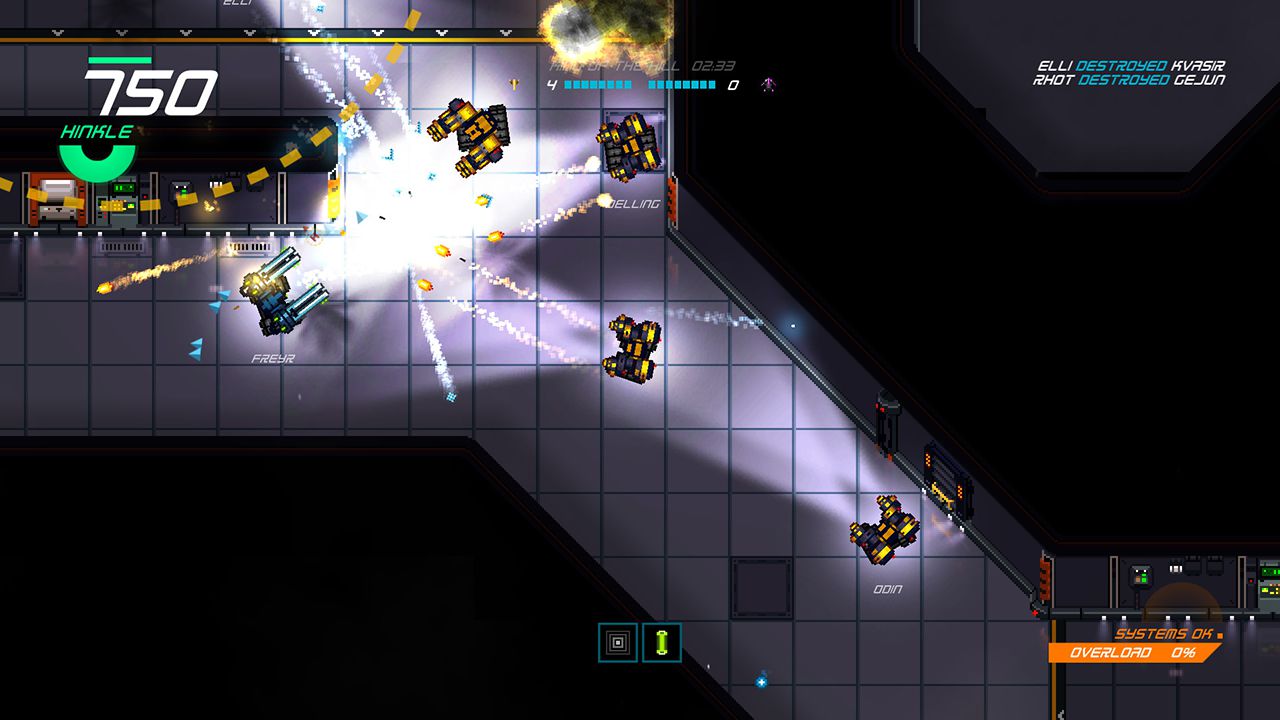Click the purple ship icon beside score 0

click(x=770, y=82)
